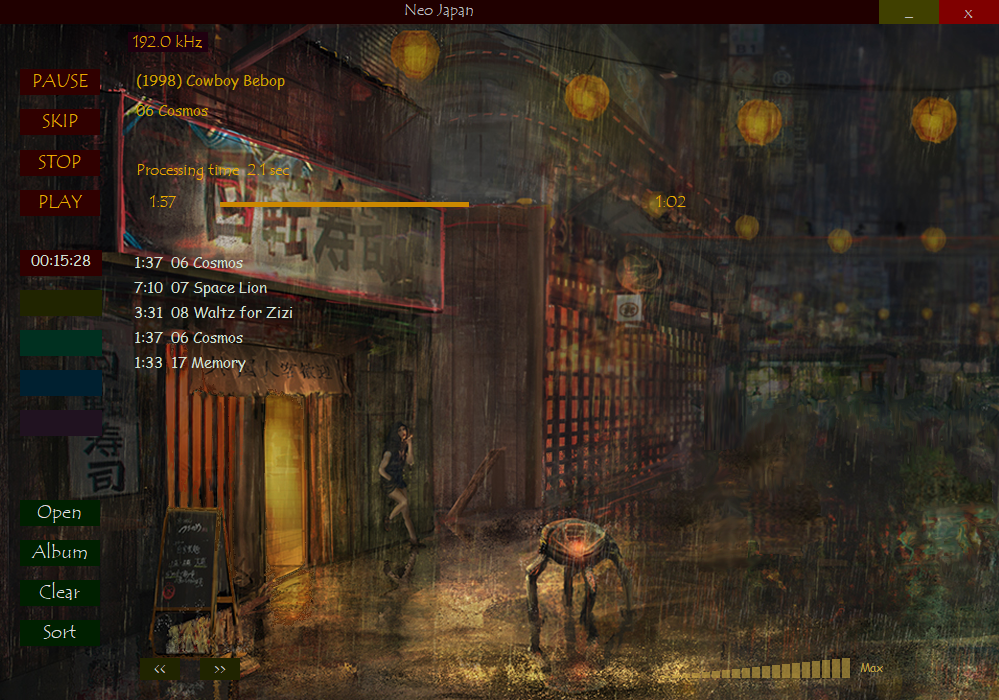The height and width of the screenshot is (700, 999).
Task: Close the Neo Japan window
Action: point(968,12)
